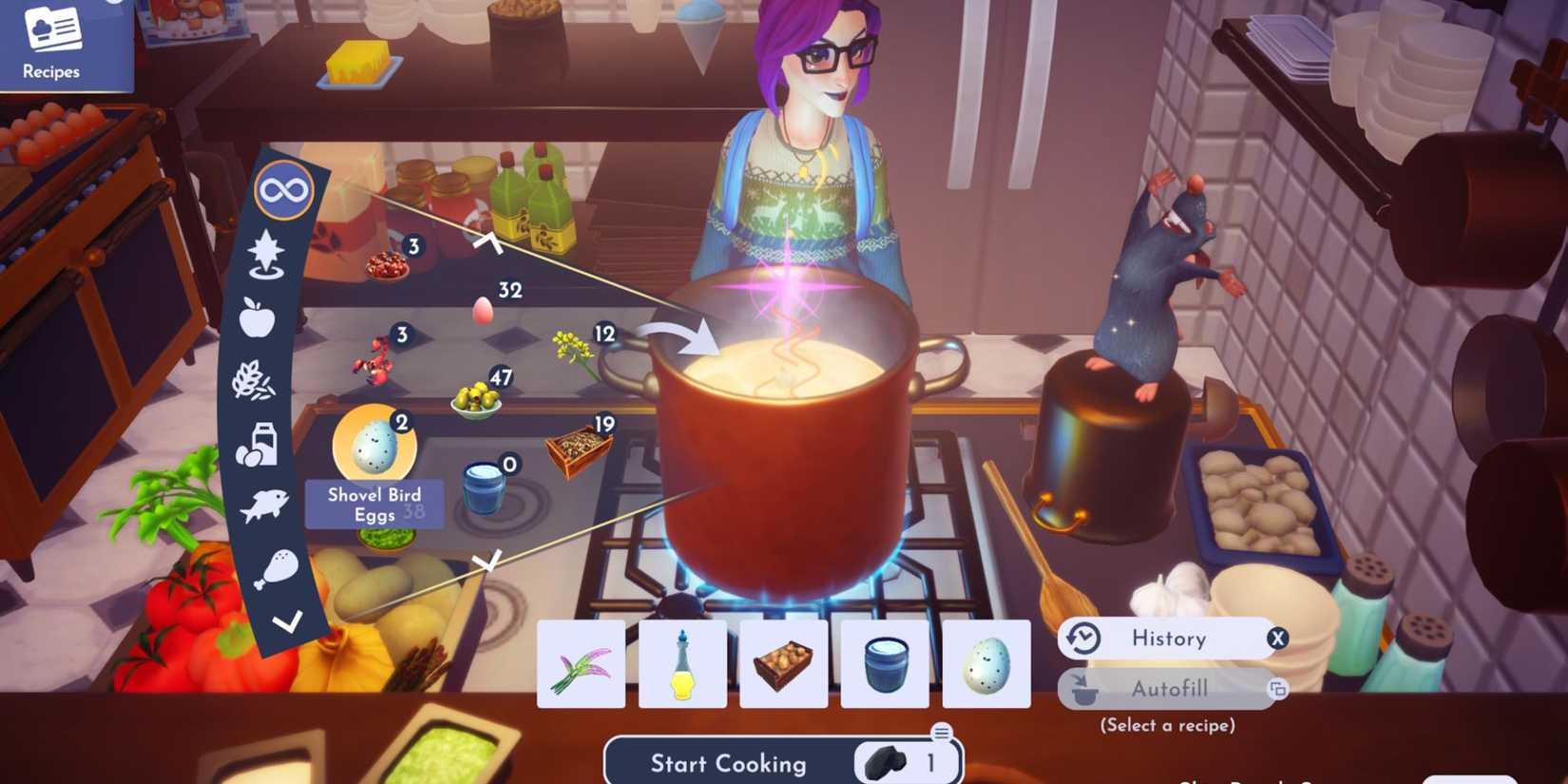Clear ingredients using the X button near History
This screenshot has height=784, width=1568.
(1278, 639)
